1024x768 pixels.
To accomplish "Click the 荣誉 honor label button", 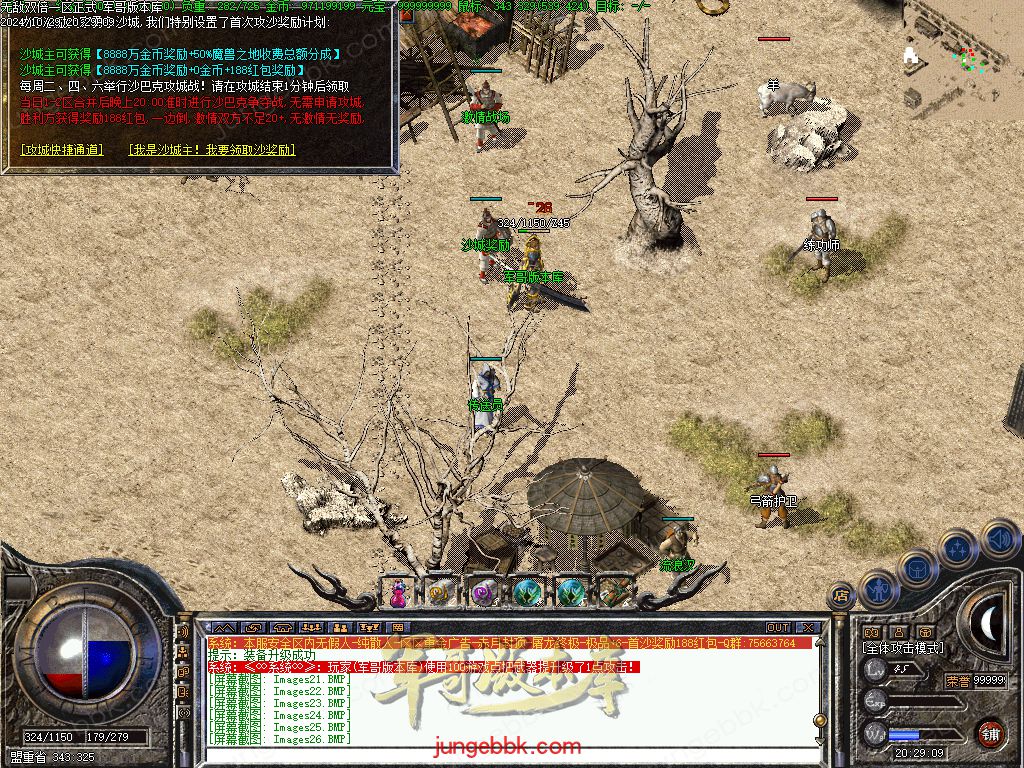I will pyautogui.click(x=957, y=680).
